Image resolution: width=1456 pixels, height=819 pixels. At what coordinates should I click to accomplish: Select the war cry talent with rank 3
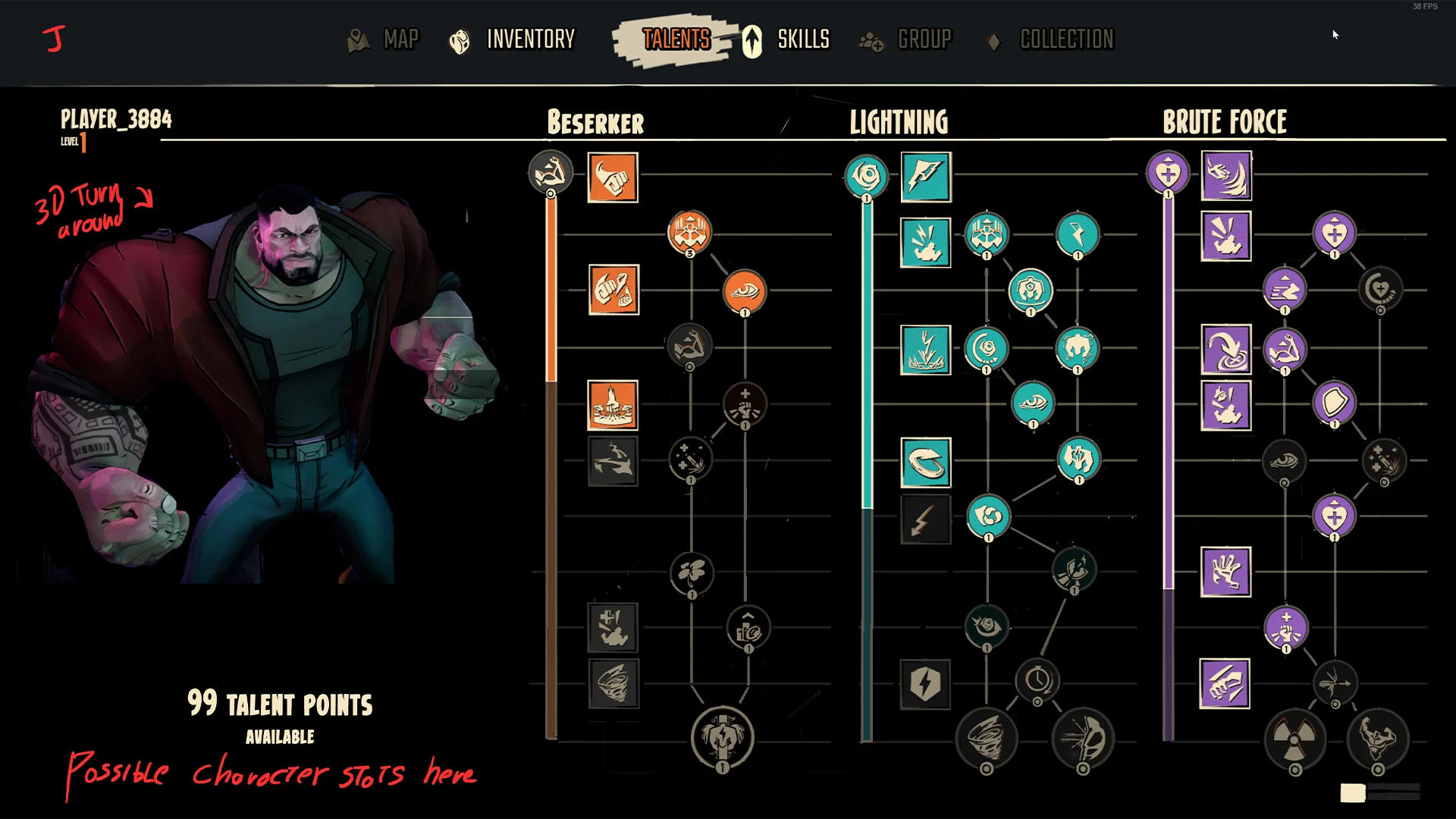(690, 234)
